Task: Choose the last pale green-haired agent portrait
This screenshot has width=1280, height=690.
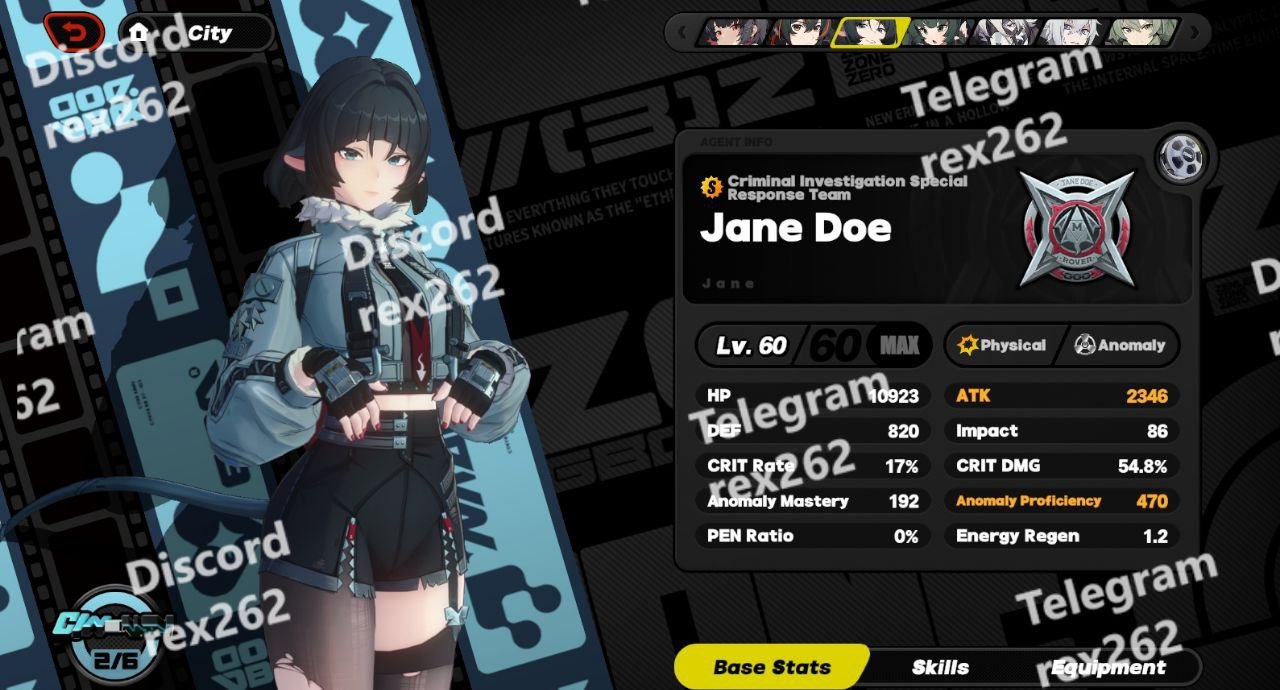Action: (x=1140, y=32)
